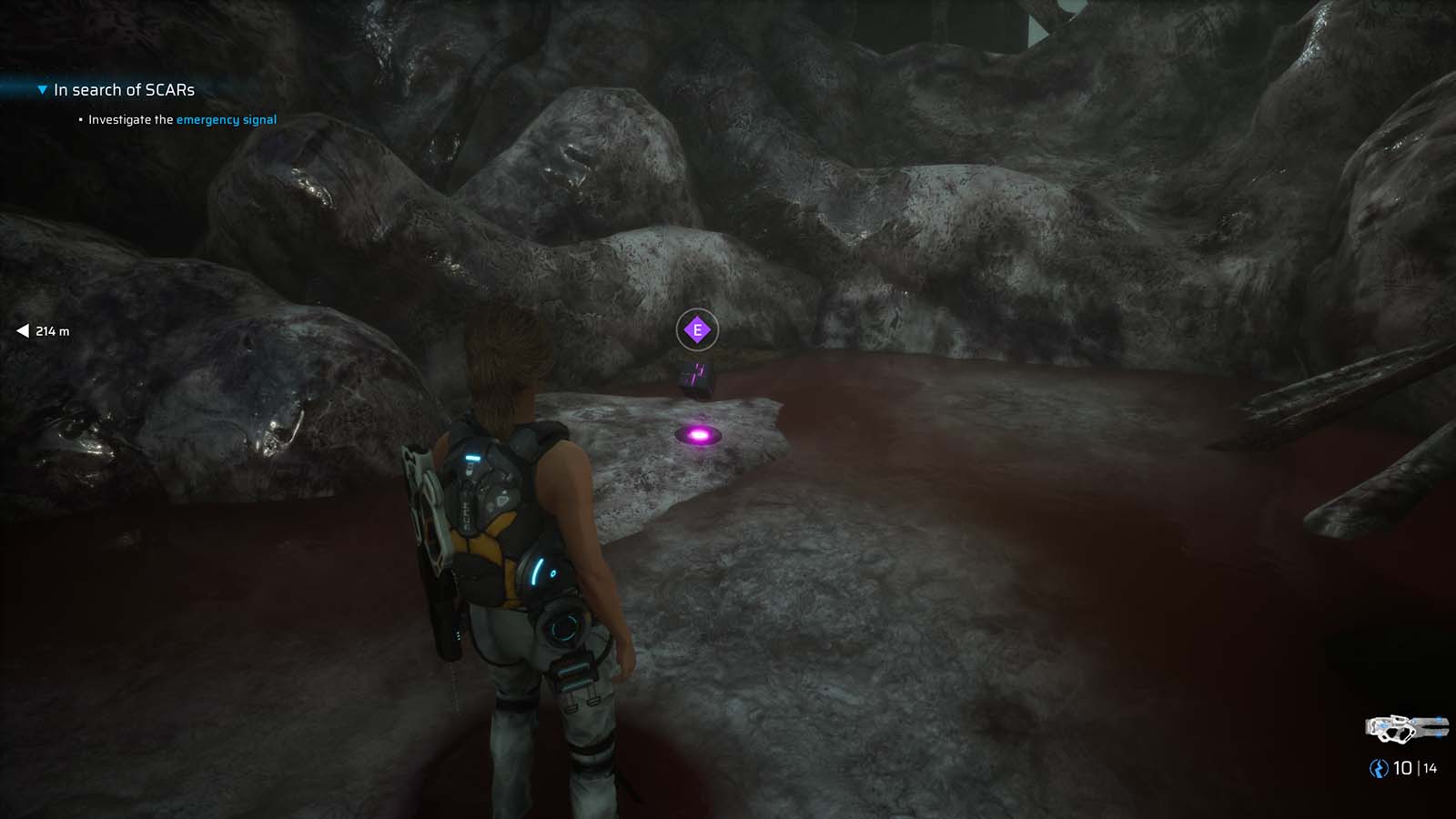Open the emergency signal link
Screen dimensions: 1456x819
point(226,119)
